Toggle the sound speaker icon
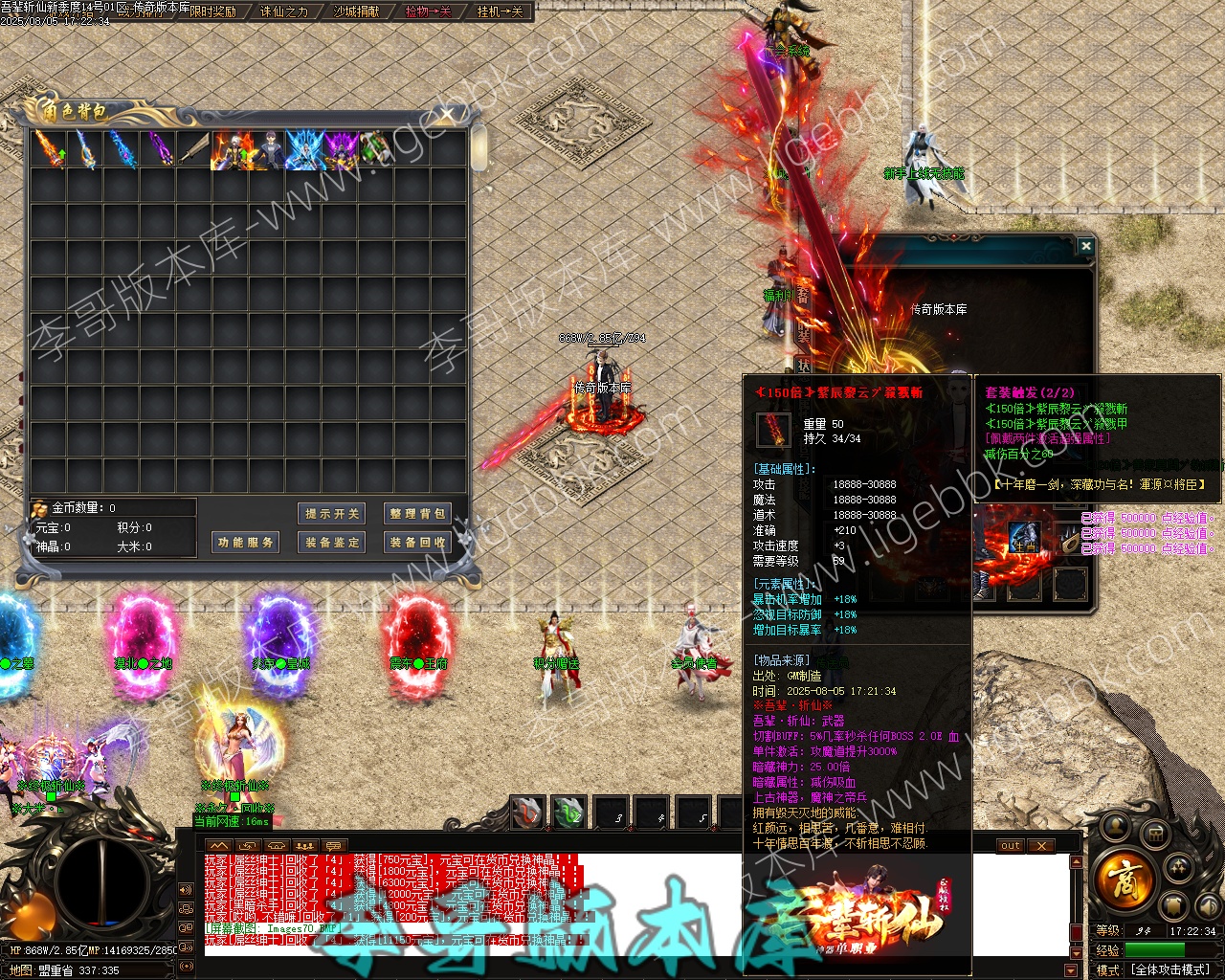 pyautogui.click(x=184, y=890)
